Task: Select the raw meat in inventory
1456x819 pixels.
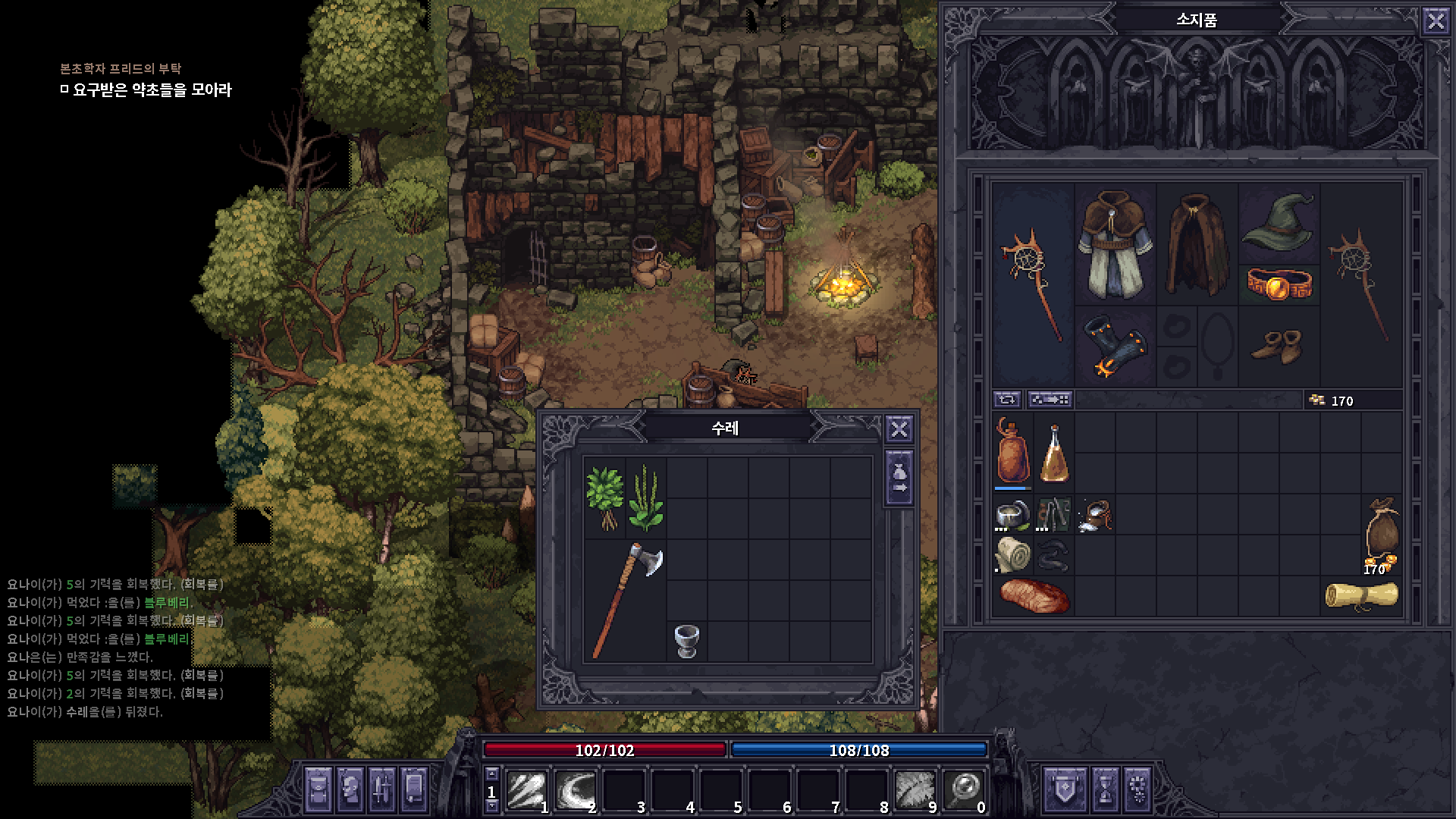Action: [x=1033, y=596]
